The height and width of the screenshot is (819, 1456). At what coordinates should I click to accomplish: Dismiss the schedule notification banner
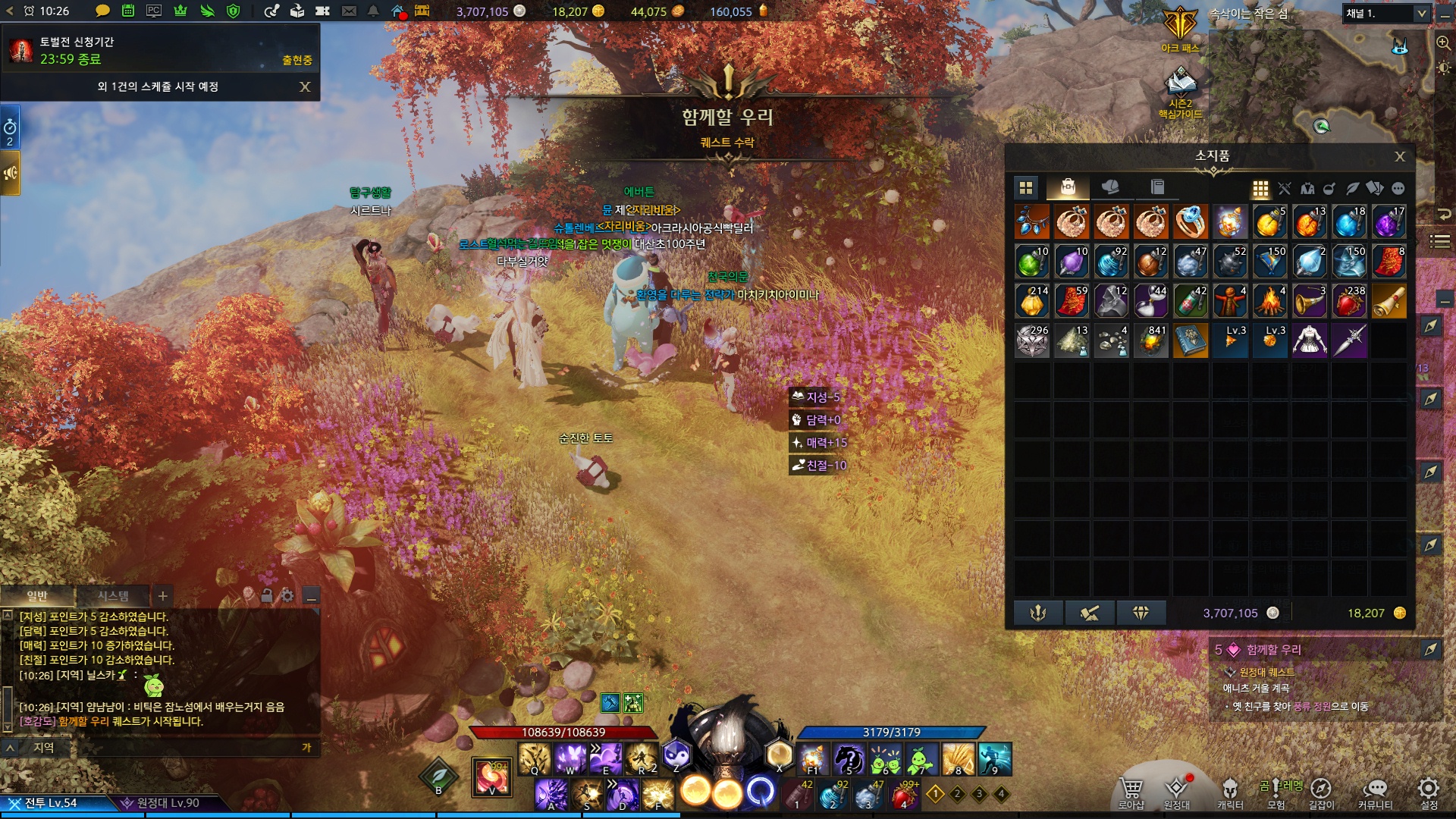tap(305, 86)
